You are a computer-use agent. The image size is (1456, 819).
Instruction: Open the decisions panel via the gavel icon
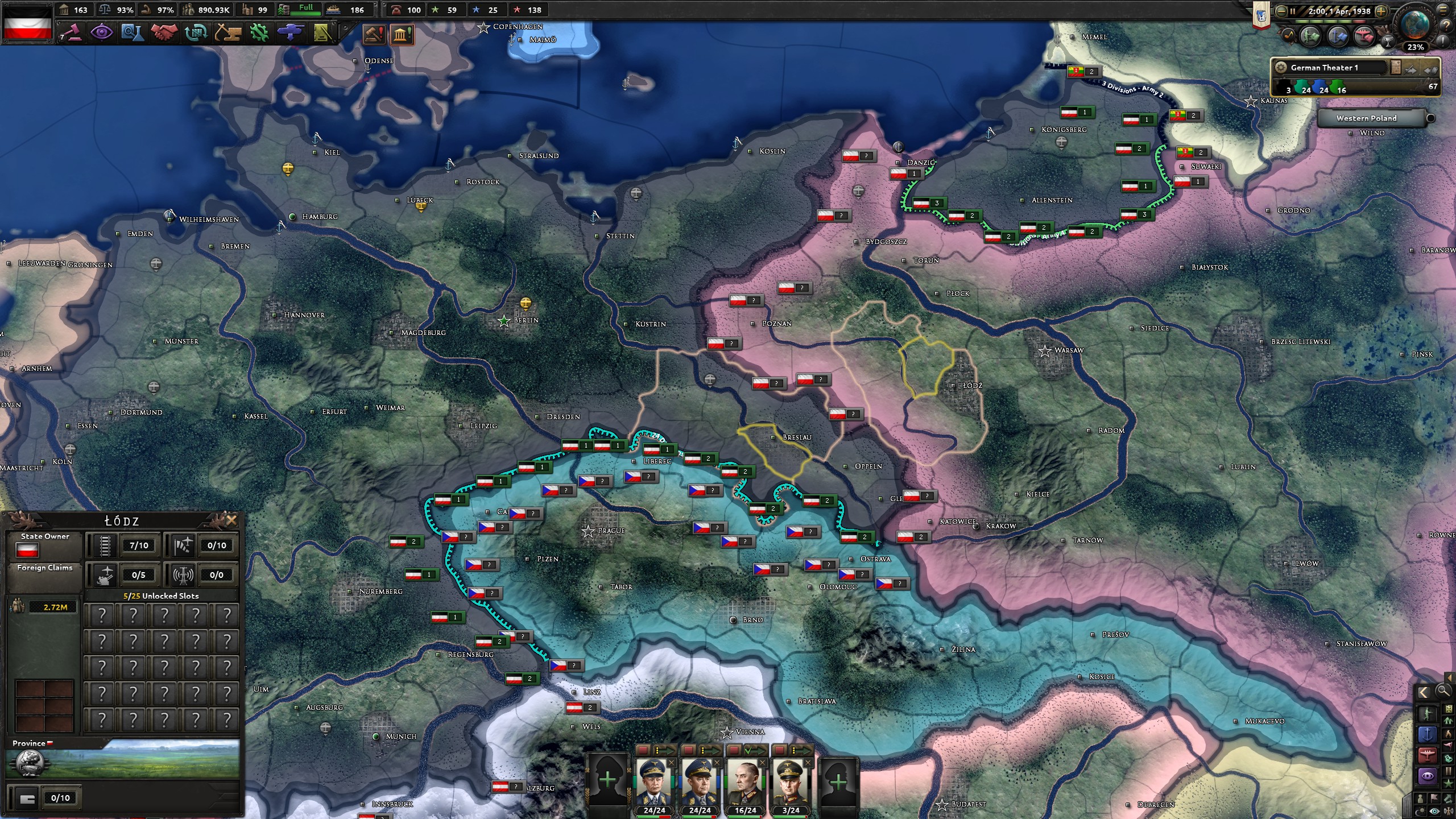[373, 34]
